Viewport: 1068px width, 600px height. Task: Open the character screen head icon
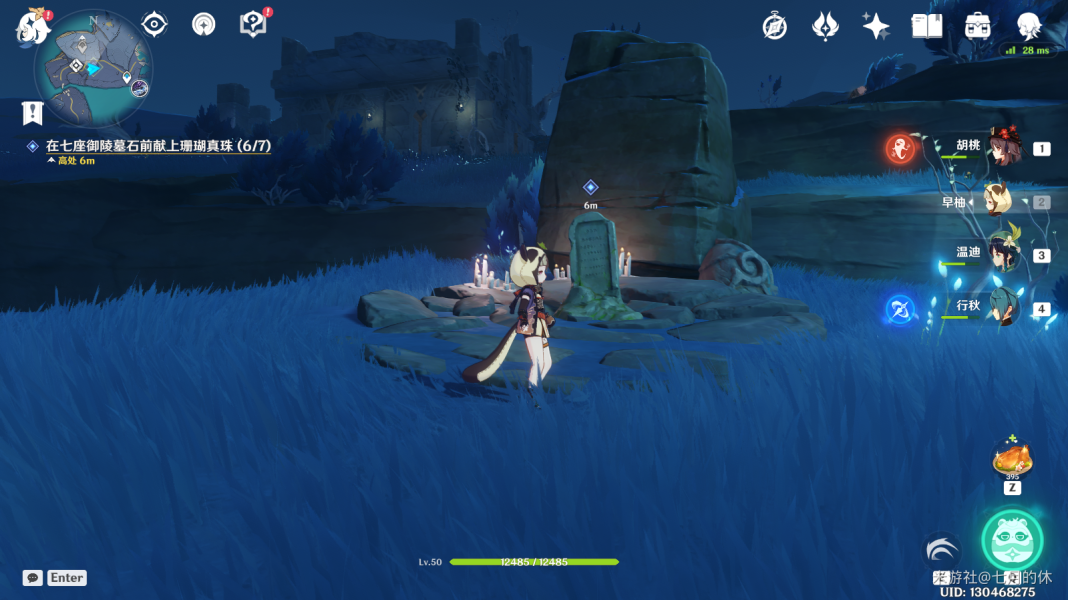(x=1028, y=27)
